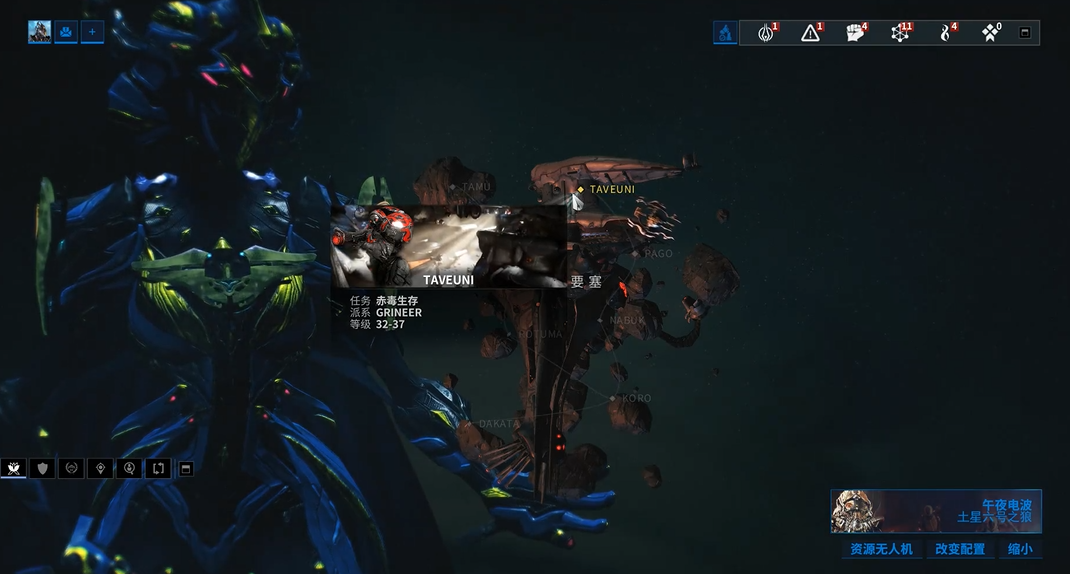
Task: Open the TAVEUNI mission info card
Action: coord(448,247)
